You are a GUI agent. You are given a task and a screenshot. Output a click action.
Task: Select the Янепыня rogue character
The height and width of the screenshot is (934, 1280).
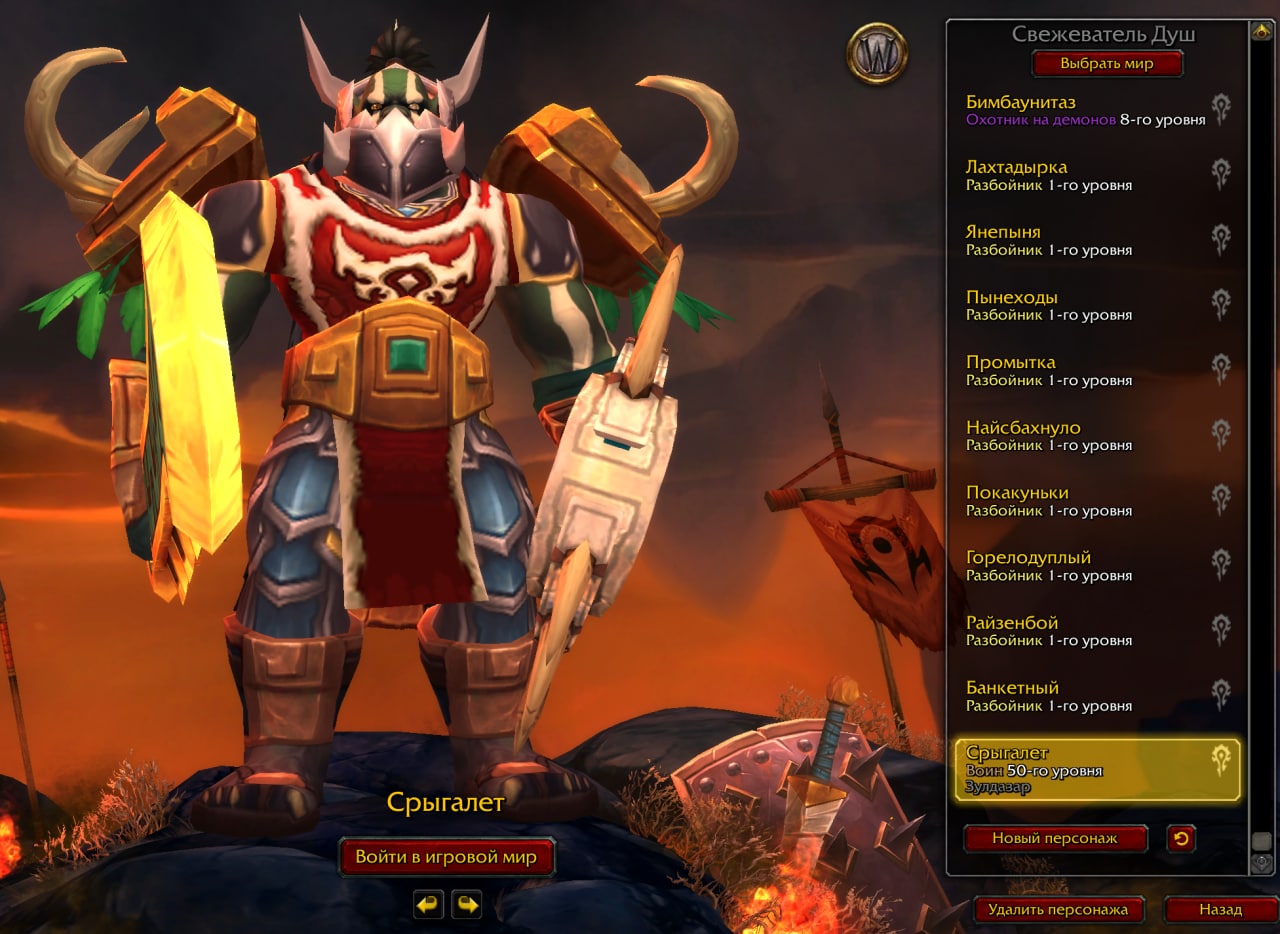[x=1085, y=240]
